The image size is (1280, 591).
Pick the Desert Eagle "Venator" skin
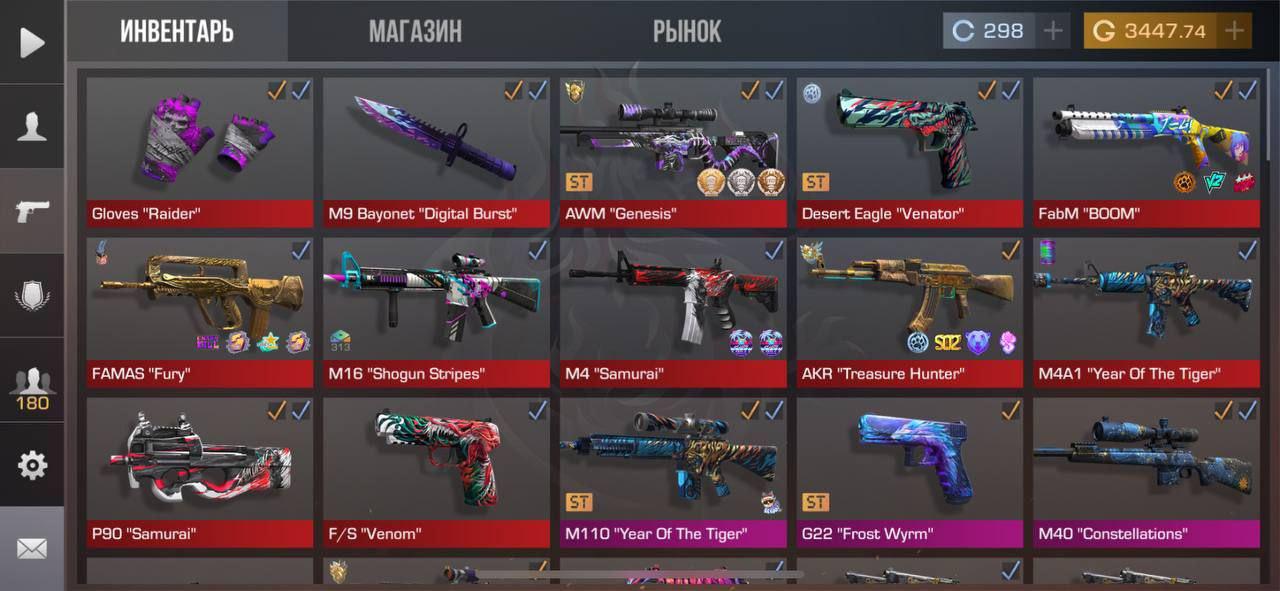tap(910, 151)
